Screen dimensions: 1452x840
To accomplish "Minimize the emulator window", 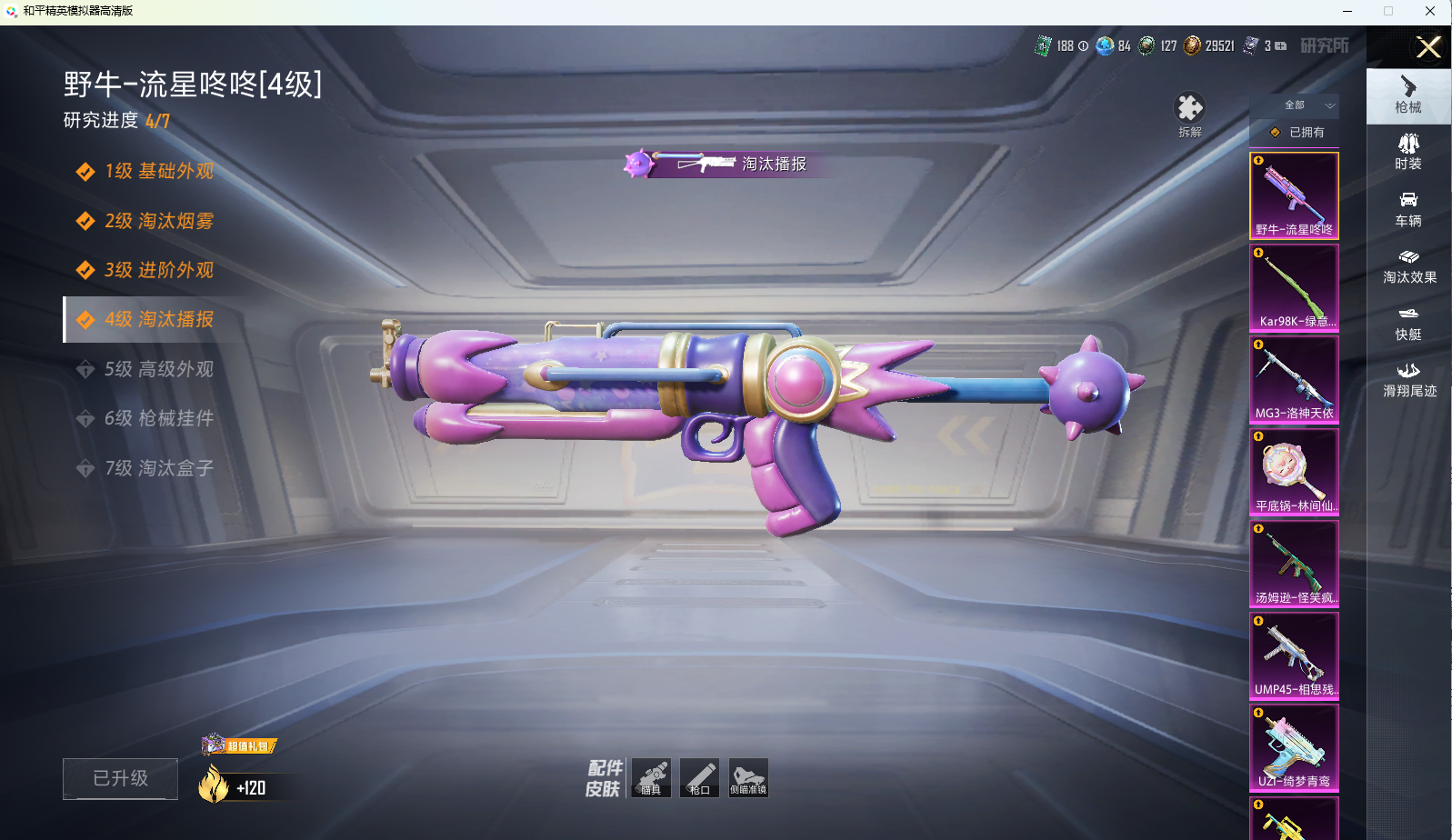I will (x=1347, y=11).
